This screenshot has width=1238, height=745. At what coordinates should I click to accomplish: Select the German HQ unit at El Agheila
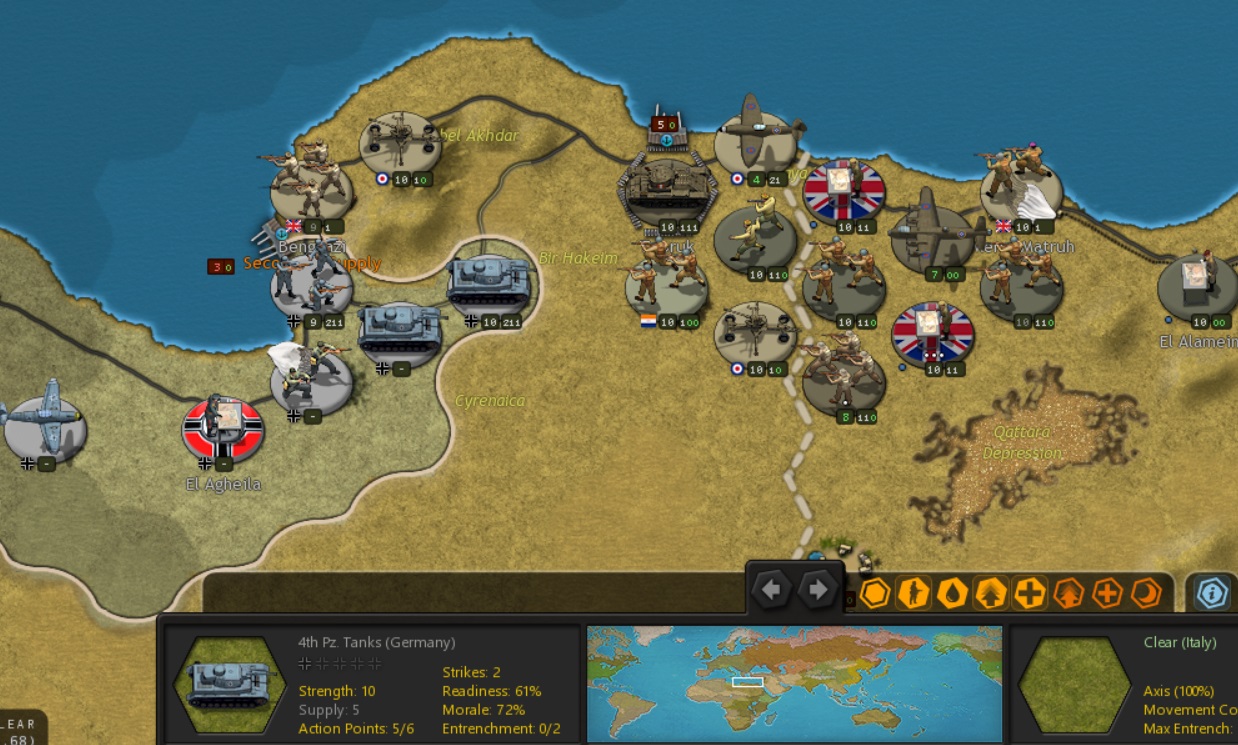tap(223, 428)
